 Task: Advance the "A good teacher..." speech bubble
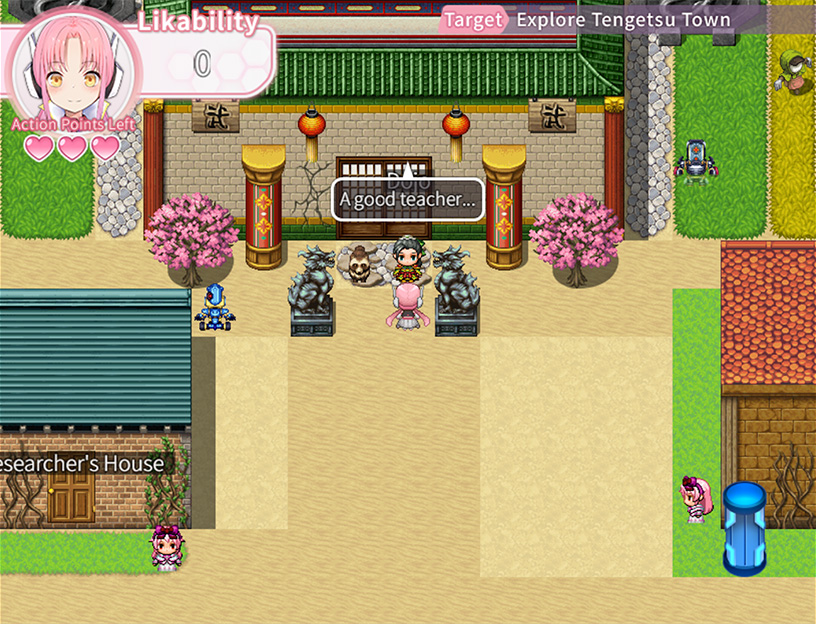pyautogui.click(x=408, y=200)
